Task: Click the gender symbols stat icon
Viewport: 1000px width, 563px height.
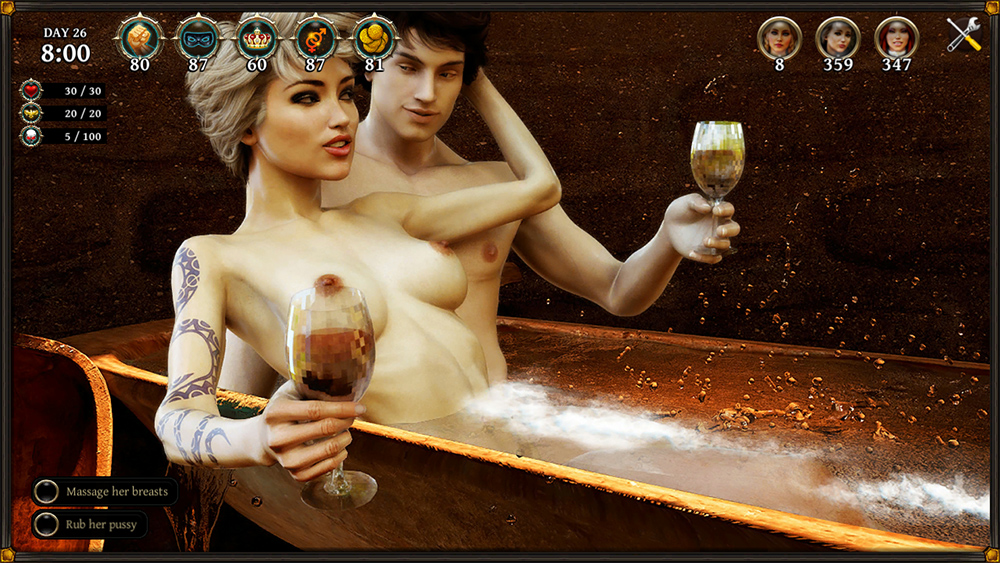Action: 316,39
